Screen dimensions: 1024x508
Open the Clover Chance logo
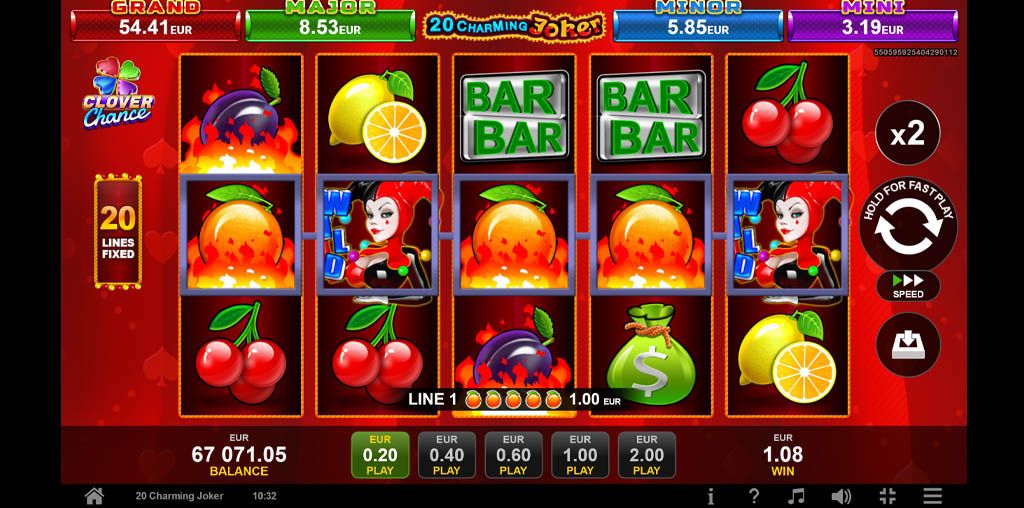[118, 97]
